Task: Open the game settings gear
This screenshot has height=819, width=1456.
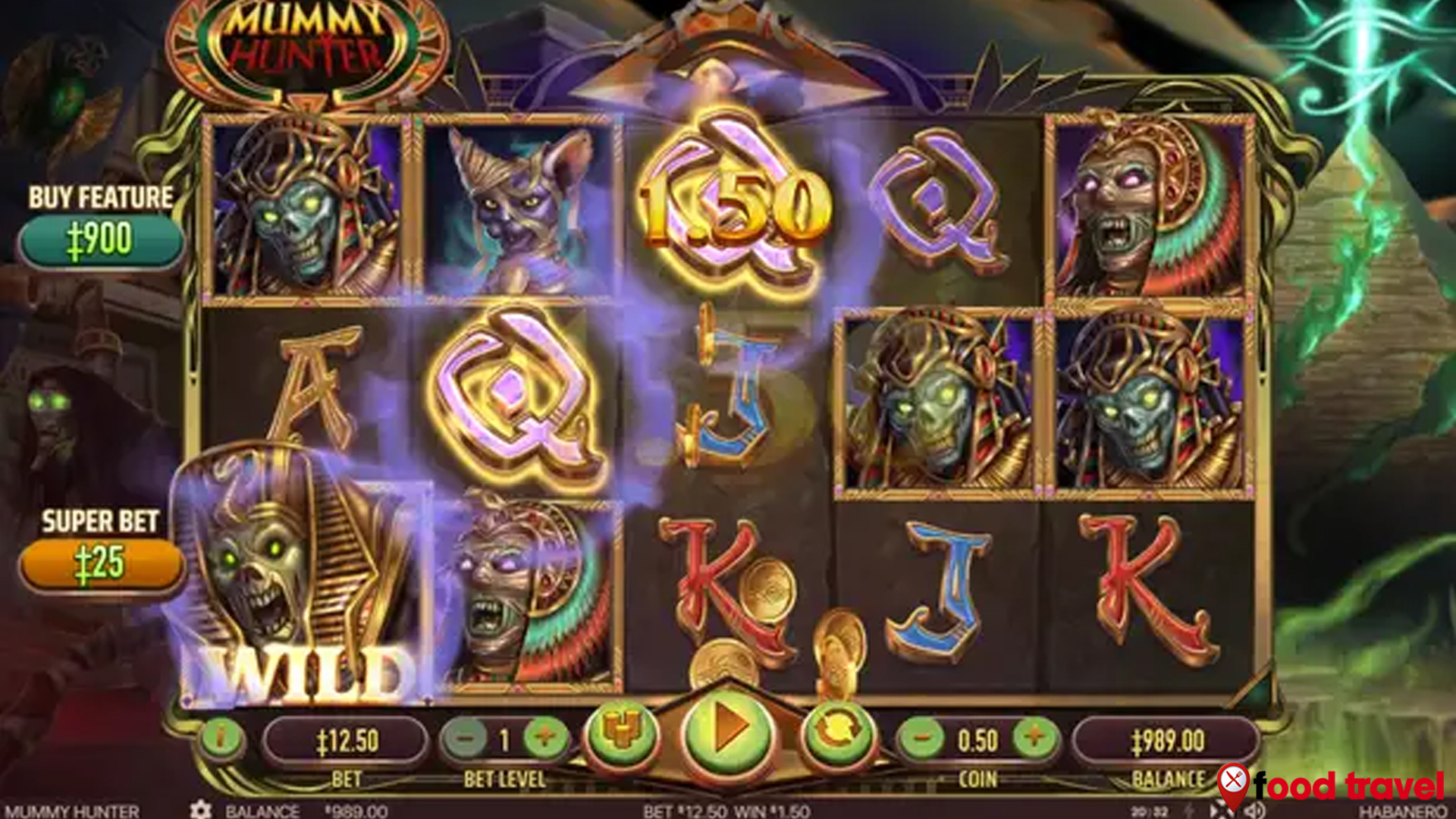Action: click(201, 809)
